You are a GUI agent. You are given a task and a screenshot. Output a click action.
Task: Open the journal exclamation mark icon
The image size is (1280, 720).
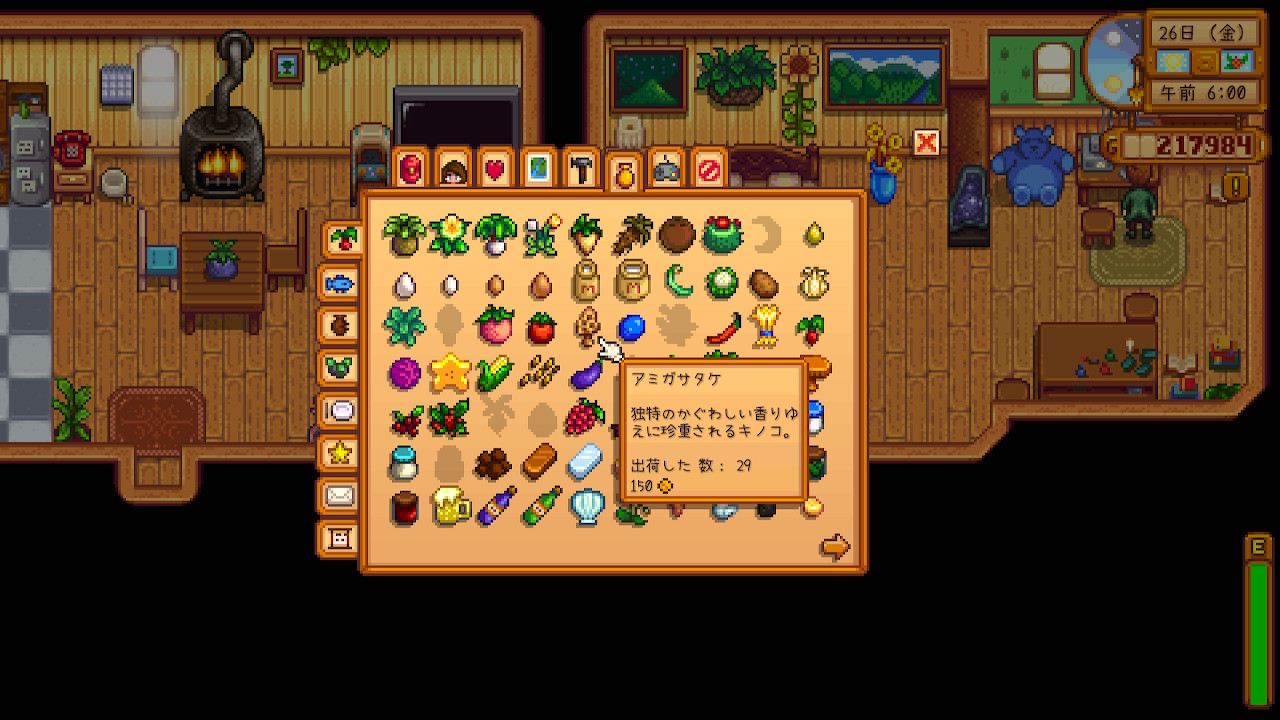click(x=1236, y=187)
